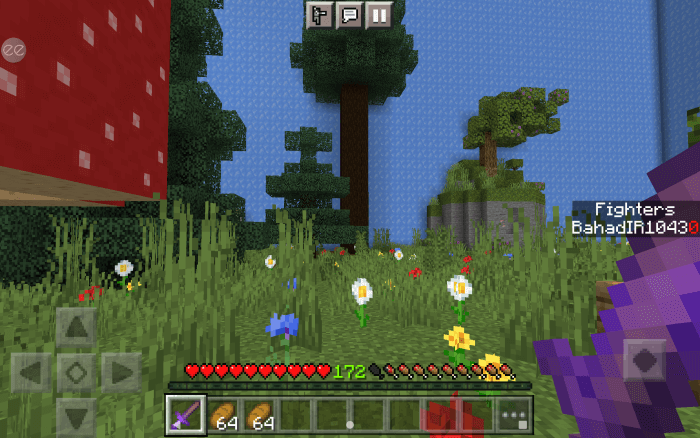Open the chat window
This screenshot has height=438, width=700.
click(350, 15)
